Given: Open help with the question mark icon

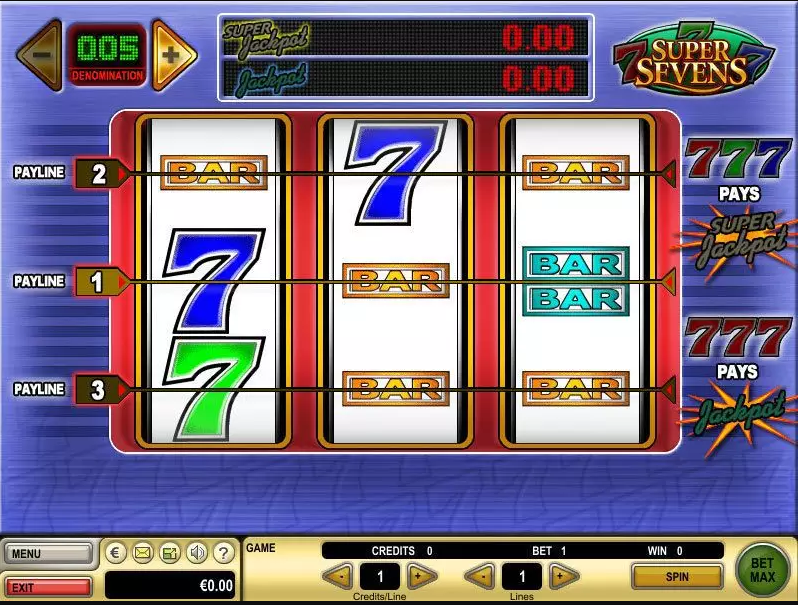Looking at the screenshot, I should (225, 552).
